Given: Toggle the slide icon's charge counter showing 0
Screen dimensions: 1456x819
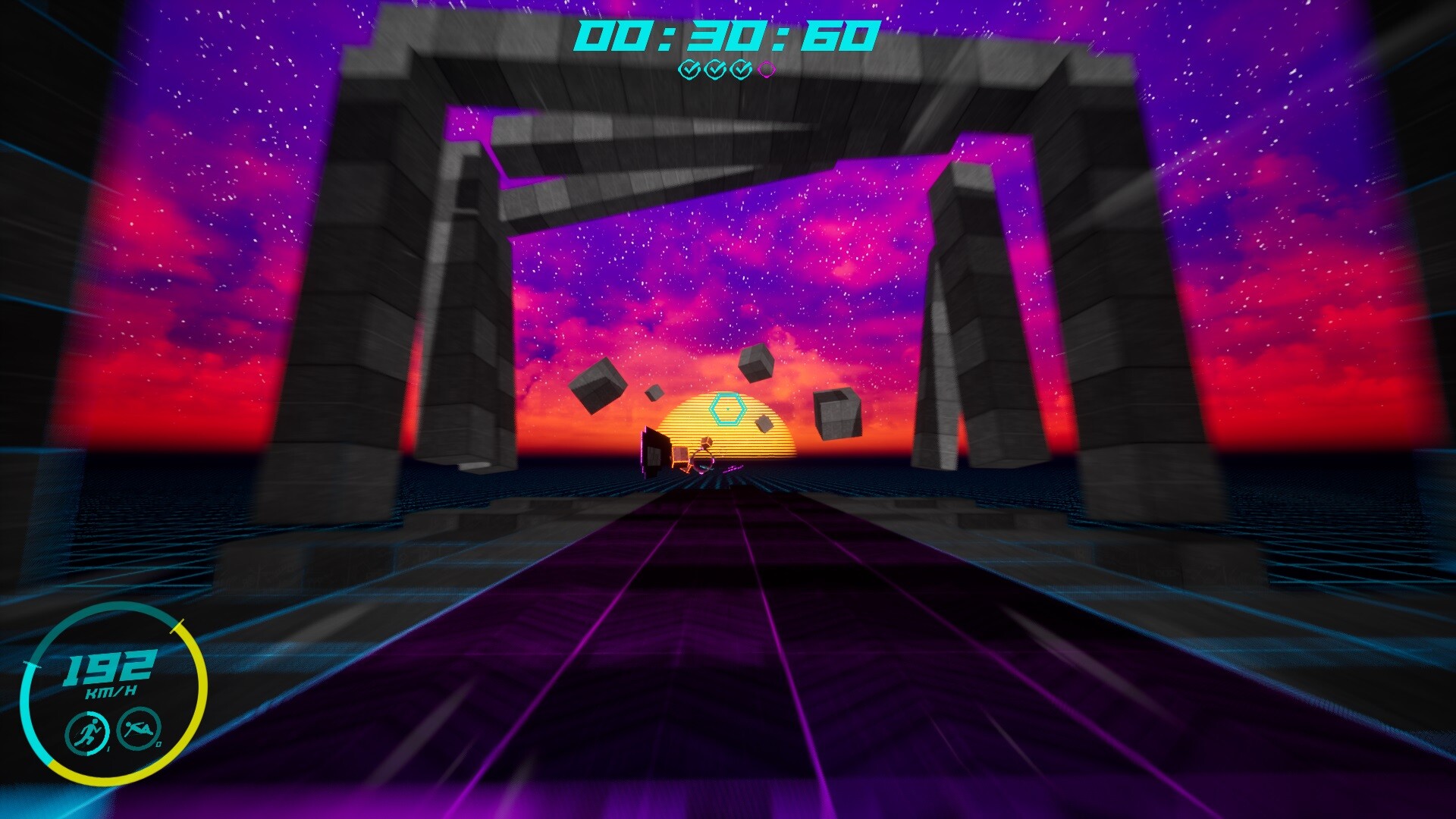Looking at the screenshot, I should point(159,744).
